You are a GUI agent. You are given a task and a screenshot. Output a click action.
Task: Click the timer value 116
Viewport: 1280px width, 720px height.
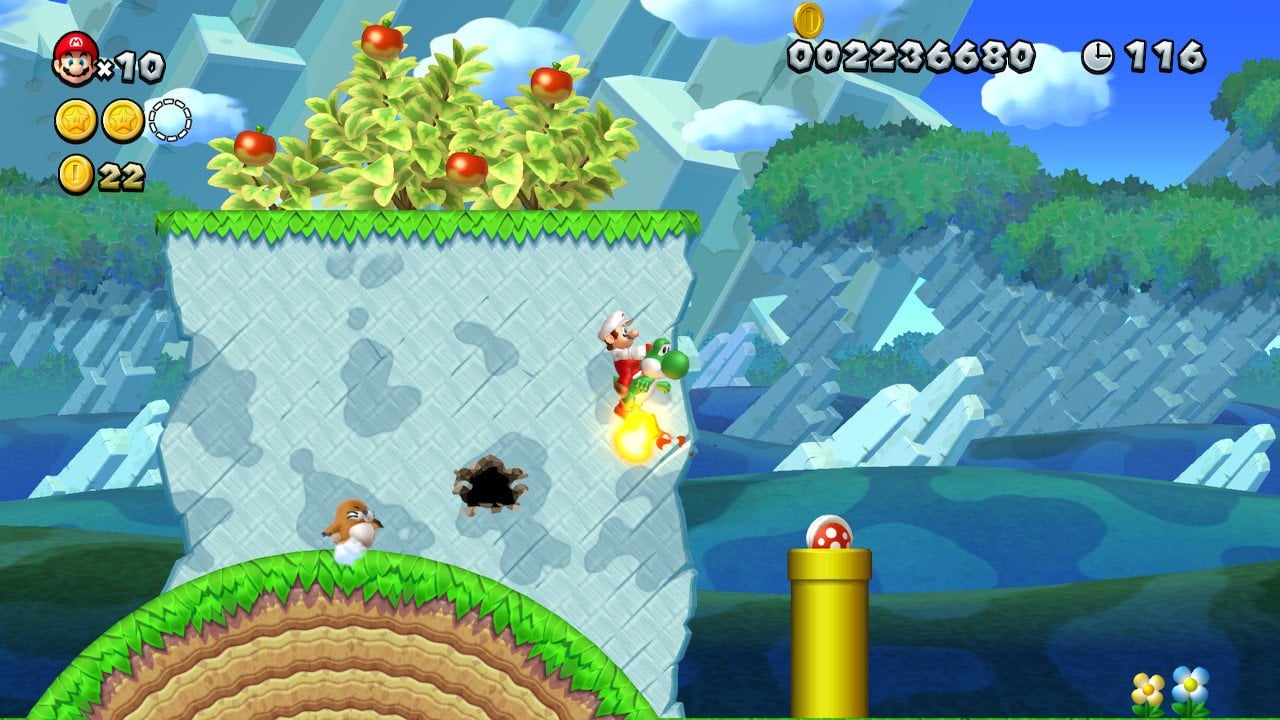tap(1165, 55)
